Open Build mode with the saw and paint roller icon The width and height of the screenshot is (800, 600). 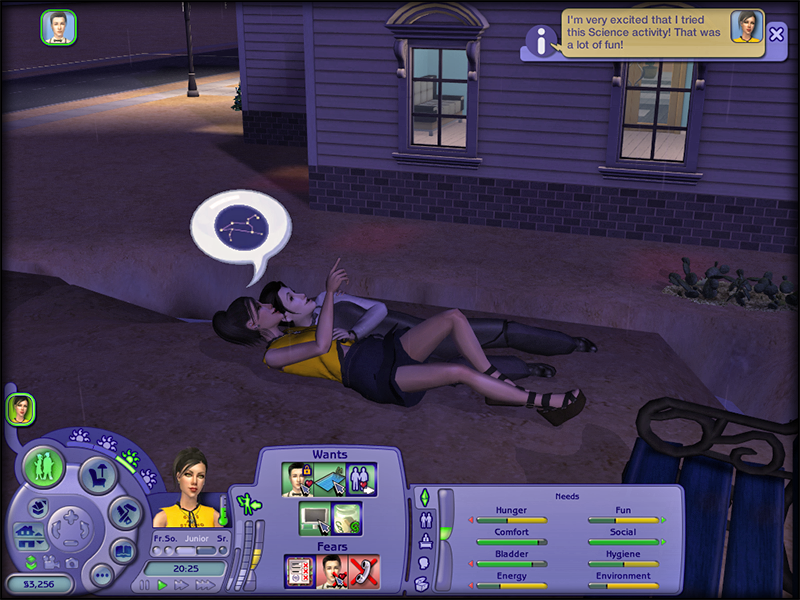pos(122,511)
